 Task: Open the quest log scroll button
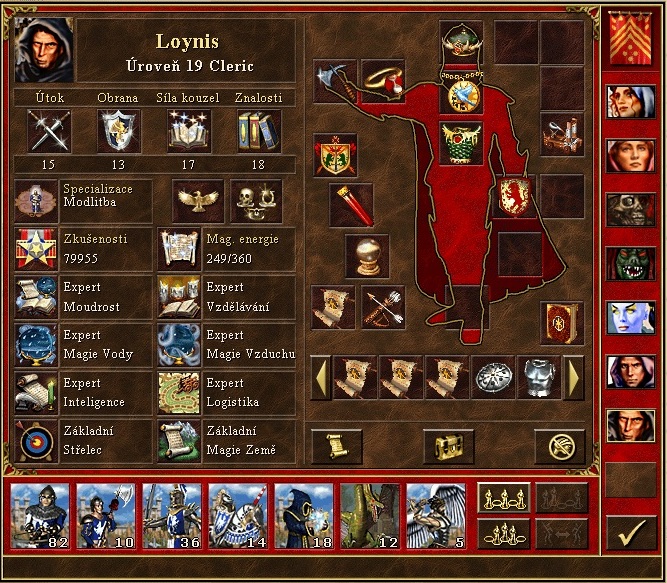coord(336,446)
